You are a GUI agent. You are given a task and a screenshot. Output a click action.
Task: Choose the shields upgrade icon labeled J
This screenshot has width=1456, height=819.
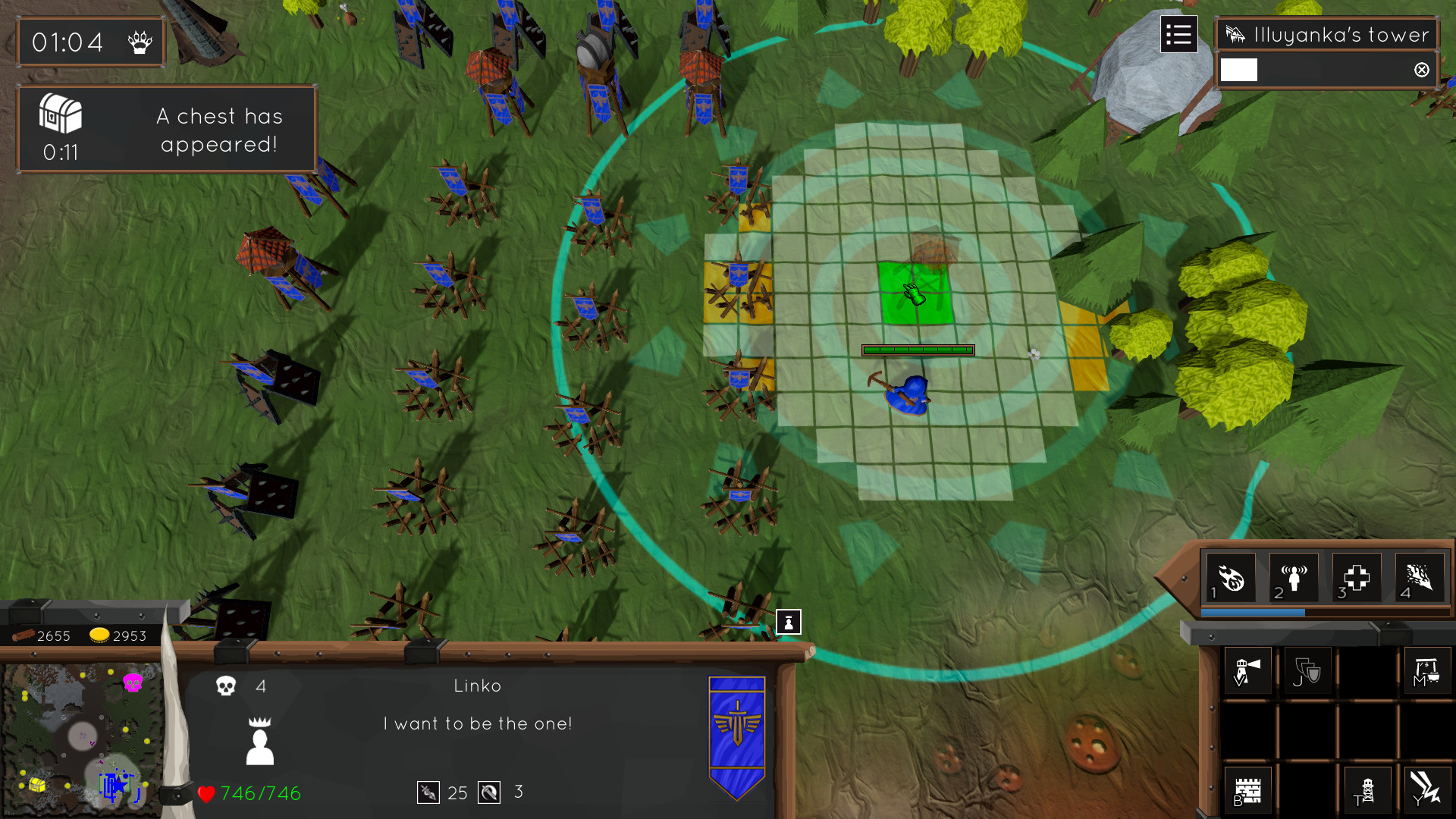pyautogui.click(x=1307, y=670)
